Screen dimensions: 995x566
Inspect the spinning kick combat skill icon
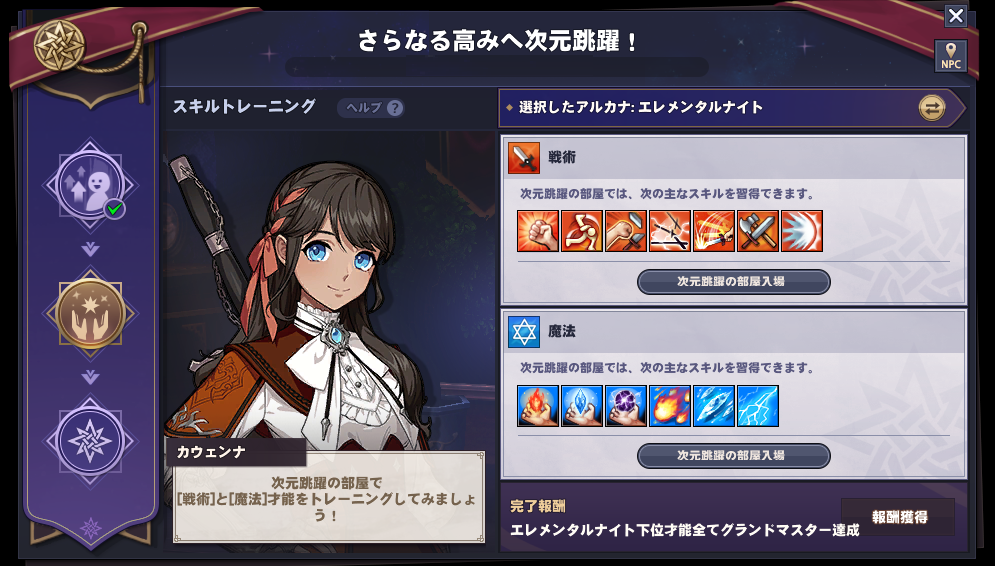tap(582, 231)
